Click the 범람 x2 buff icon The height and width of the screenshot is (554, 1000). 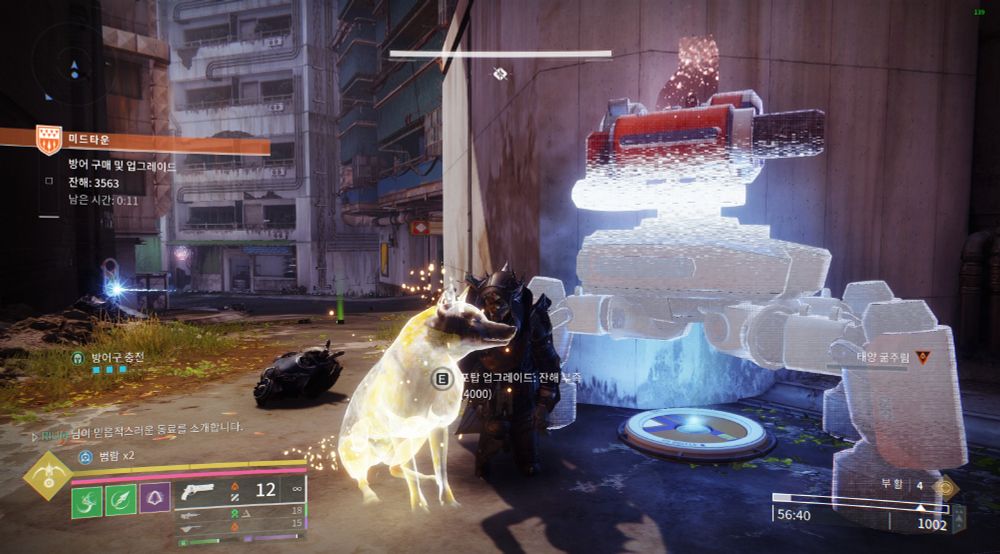86,458
